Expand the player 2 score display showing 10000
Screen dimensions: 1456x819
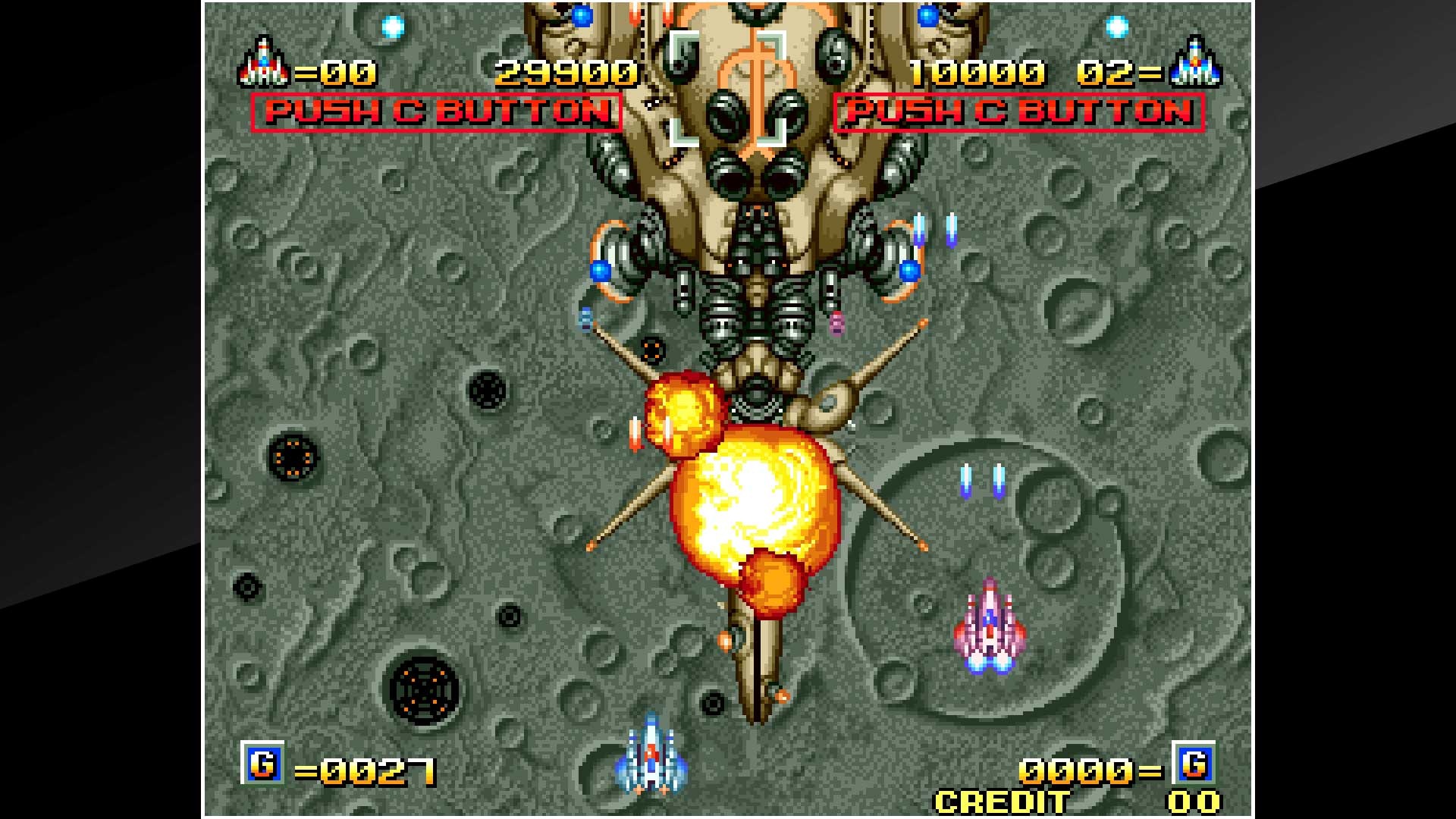[x=978, y=72]
